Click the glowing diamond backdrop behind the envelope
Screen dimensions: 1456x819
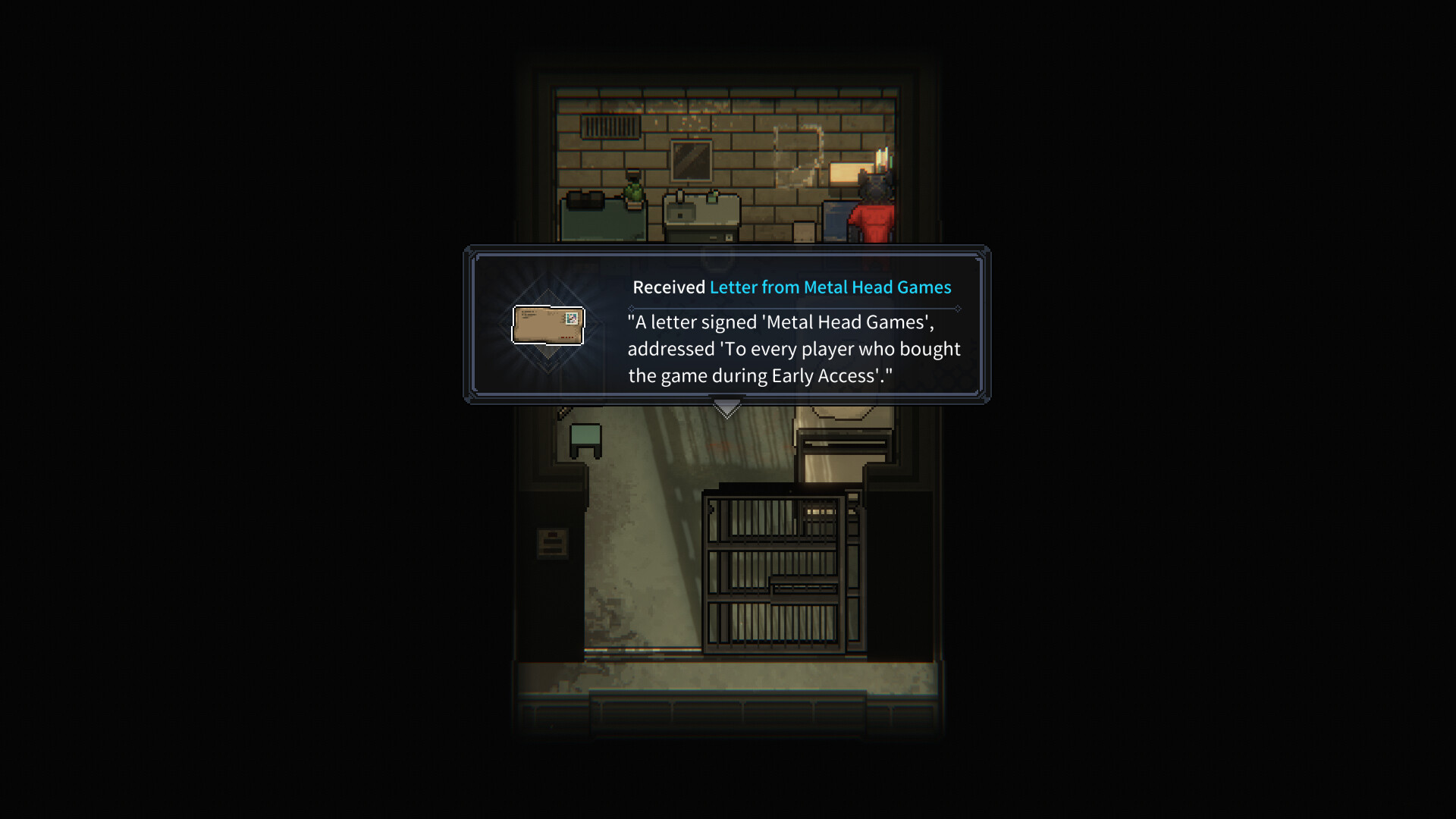[548, 355]
